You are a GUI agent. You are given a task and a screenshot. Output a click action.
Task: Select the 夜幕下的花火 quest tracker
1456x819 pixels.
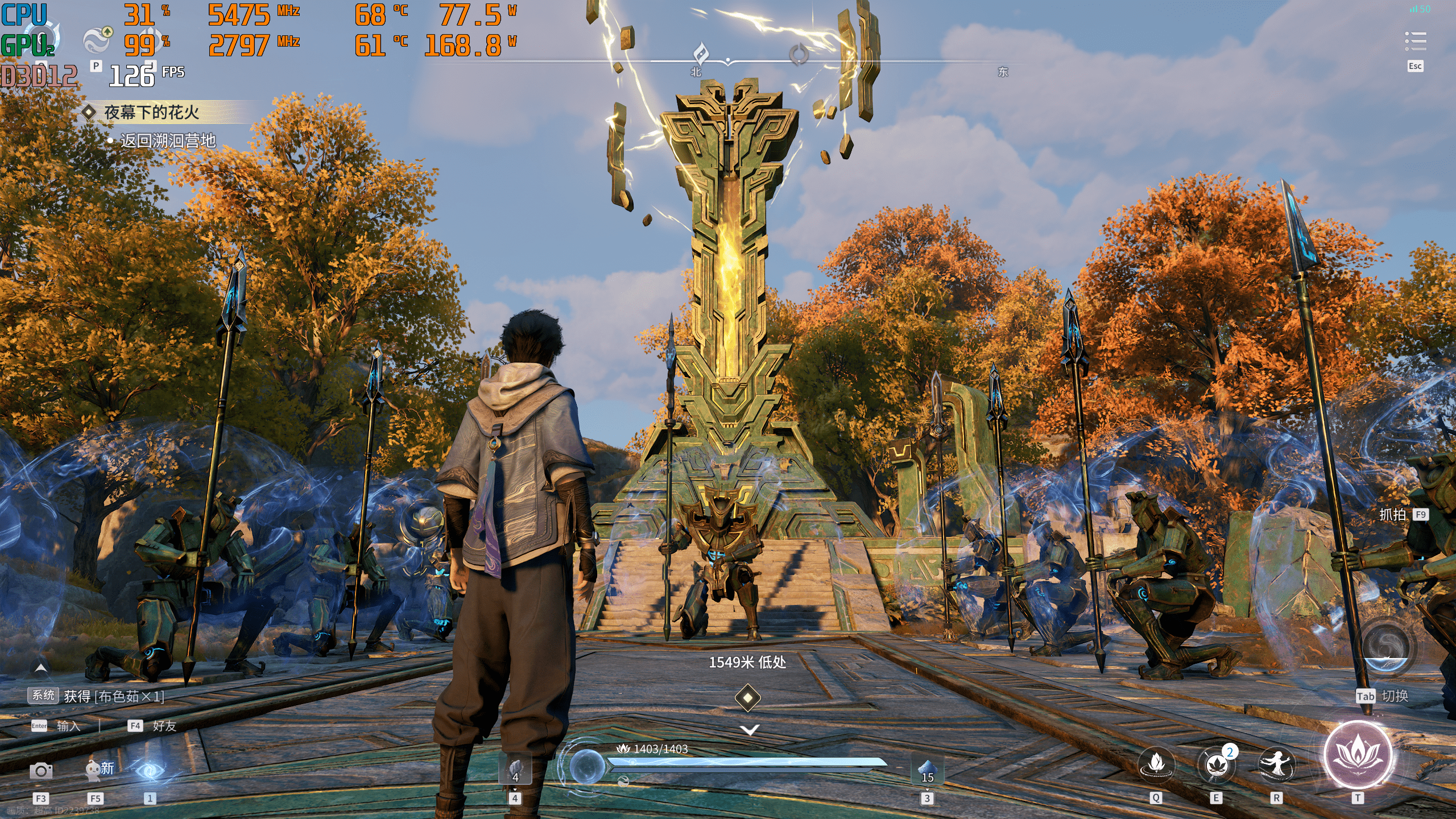point(151,113)
